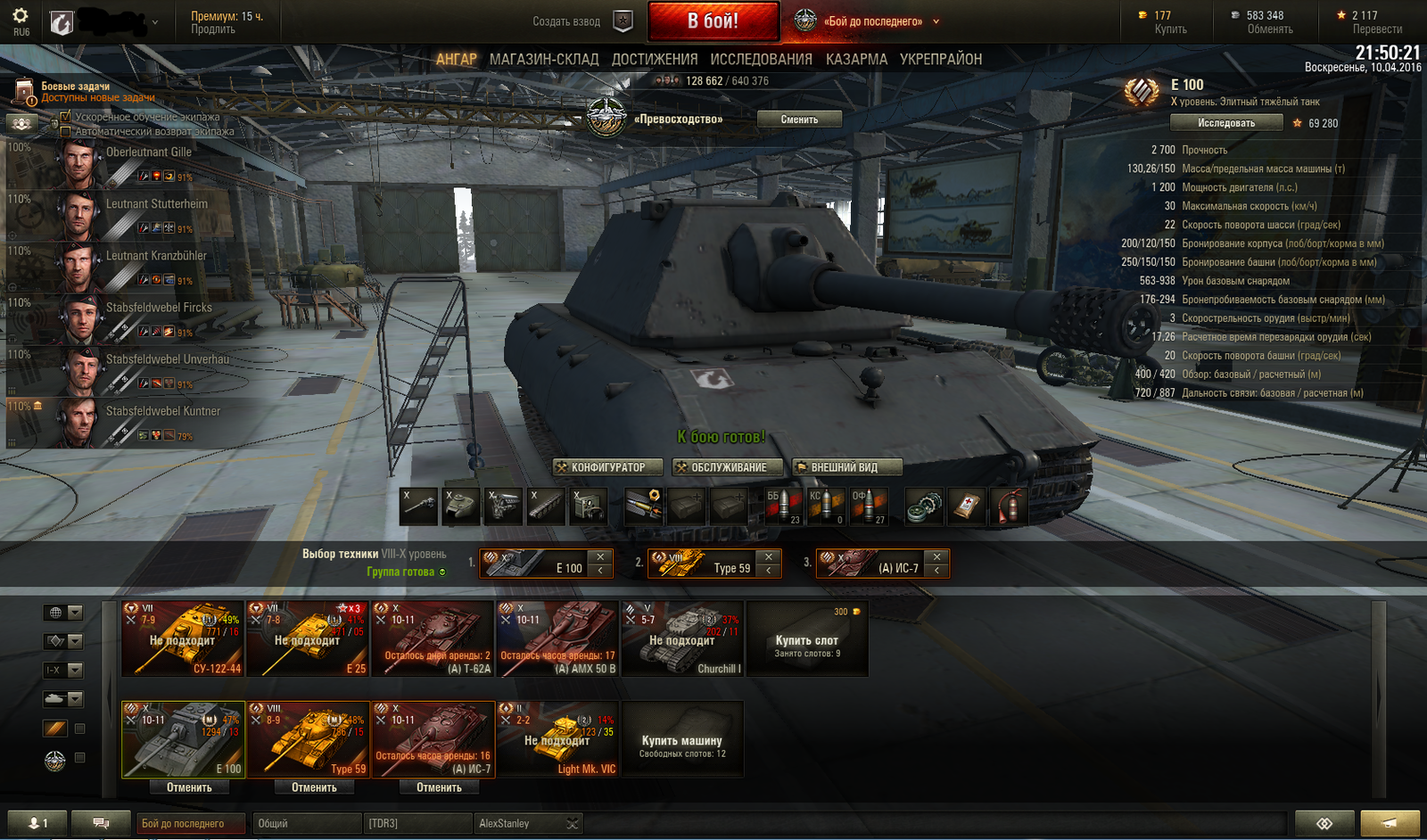Open the МАГАЗИН-СКЛАД tab
The image size is (1427, 840).
pos(544,60)
